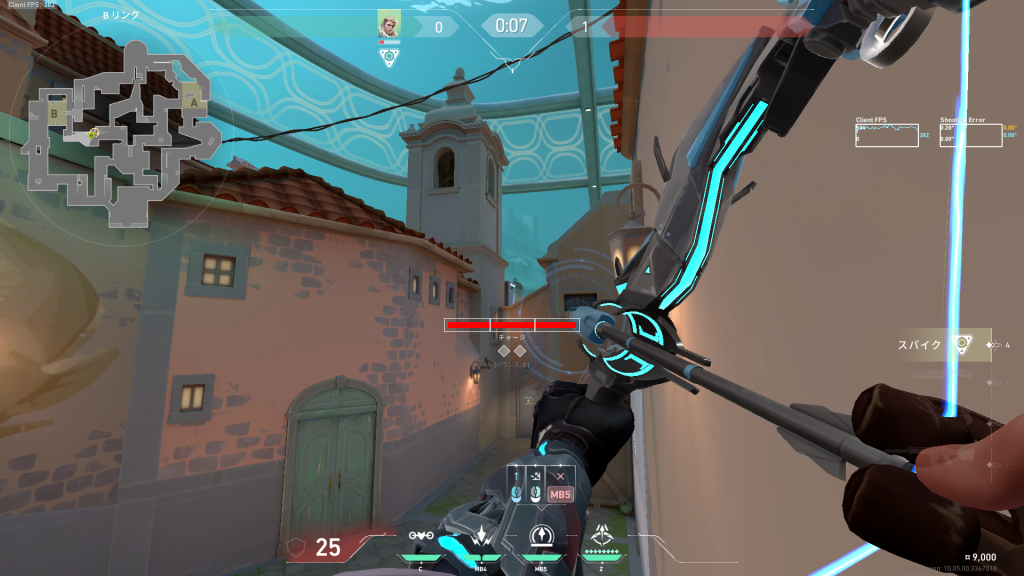Click the agent portrait in the top bar

point(389,24)
